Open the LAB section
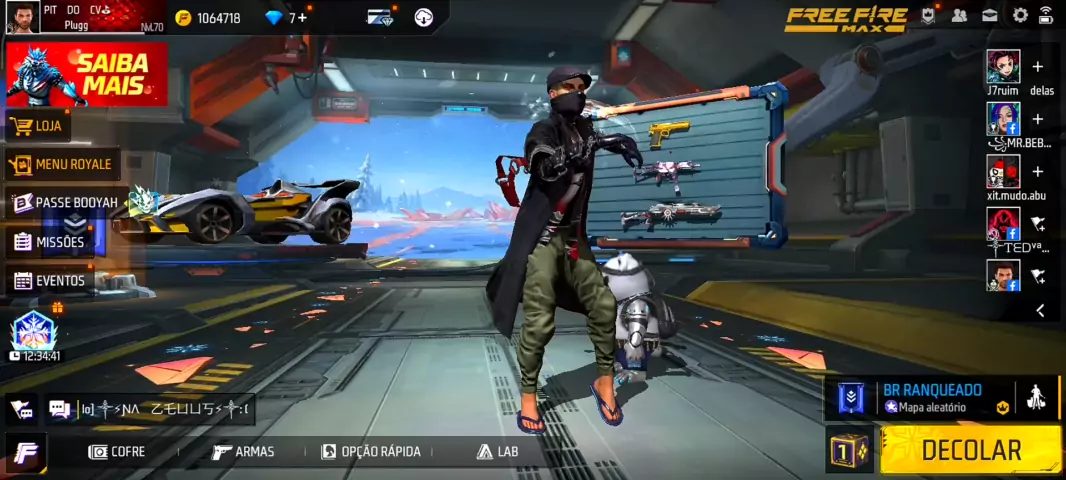Image resolution: width=1066 pixels, height=480 pixels. click(x=498, y=452)
